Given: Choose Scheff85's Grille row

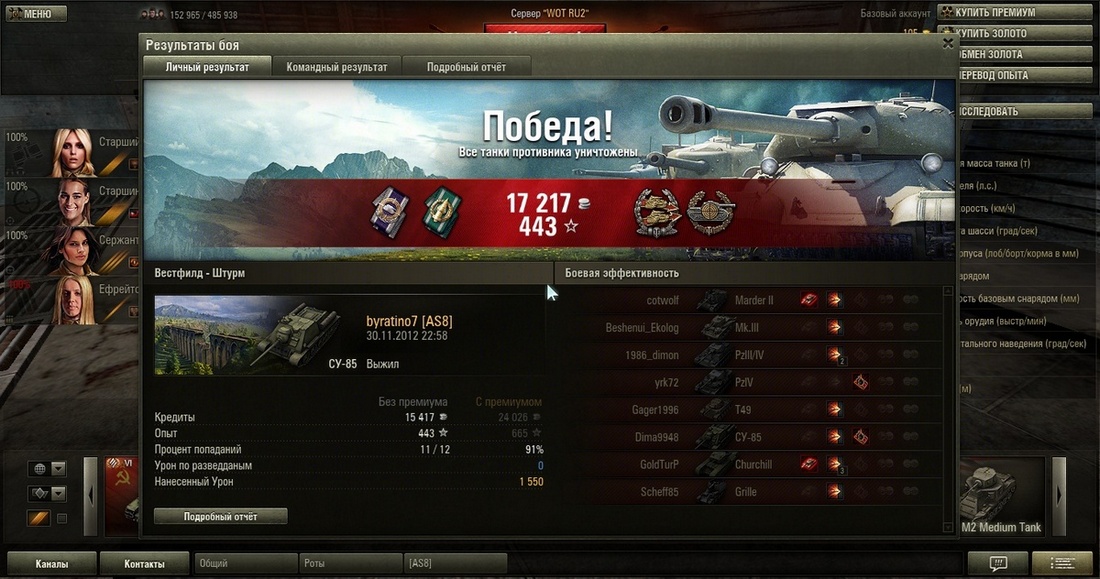Looking at the screenshot, I should [748, 492].
